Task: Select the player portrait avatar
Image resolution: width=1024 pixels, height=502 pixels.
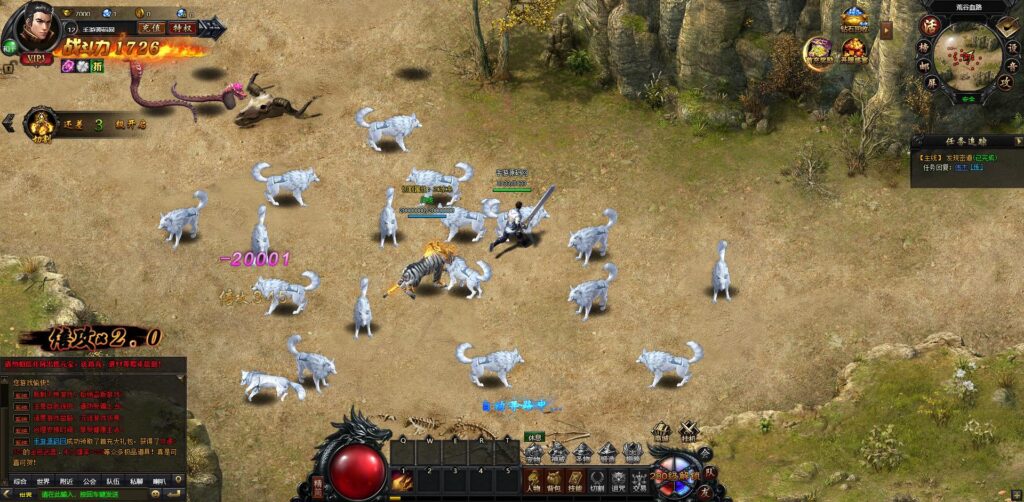Action: click(x=36, y=28)
